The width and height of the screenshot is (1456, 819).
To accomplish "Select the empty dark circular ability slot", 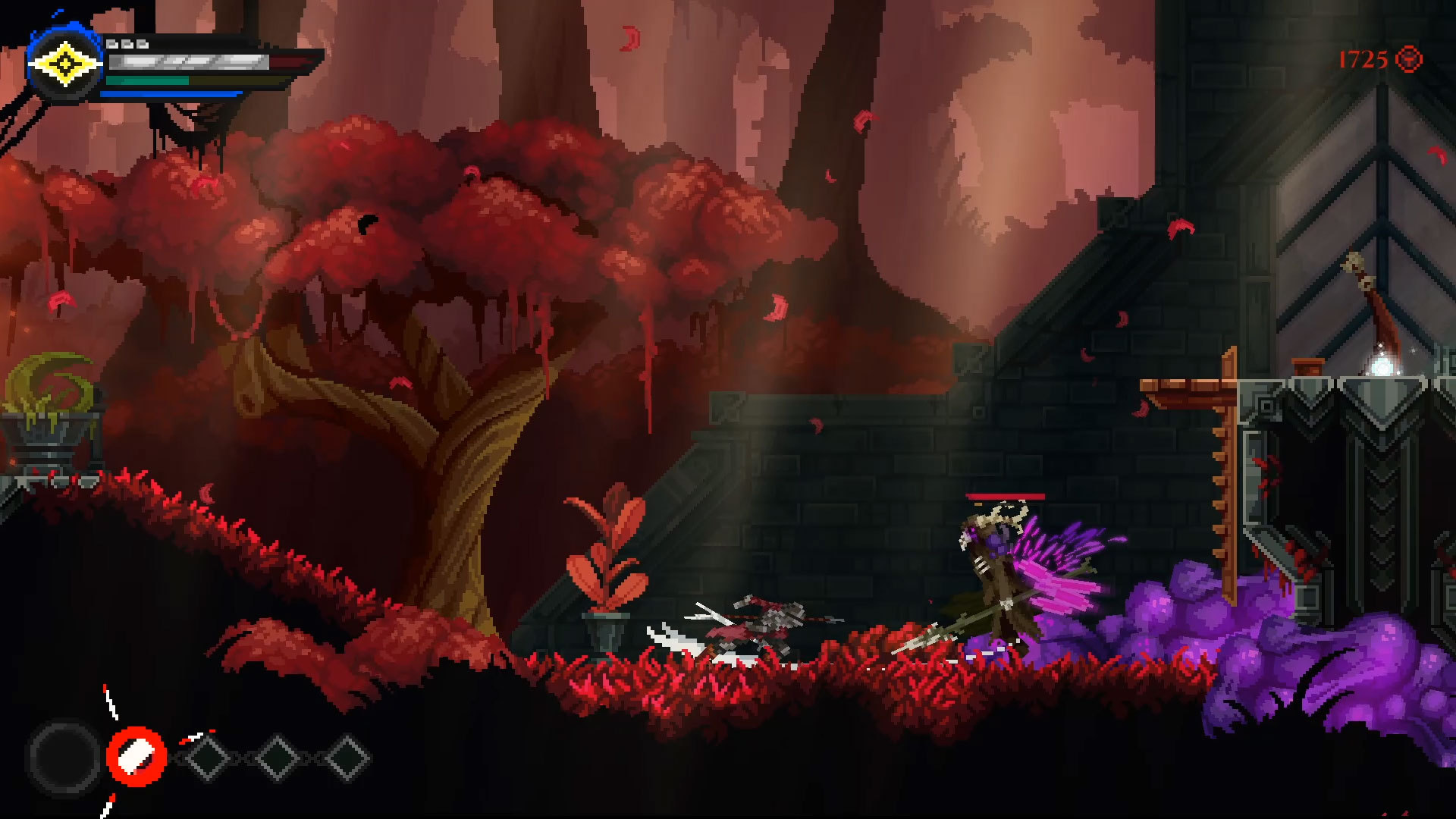I will pyautogui.click(x=64, y=757).
